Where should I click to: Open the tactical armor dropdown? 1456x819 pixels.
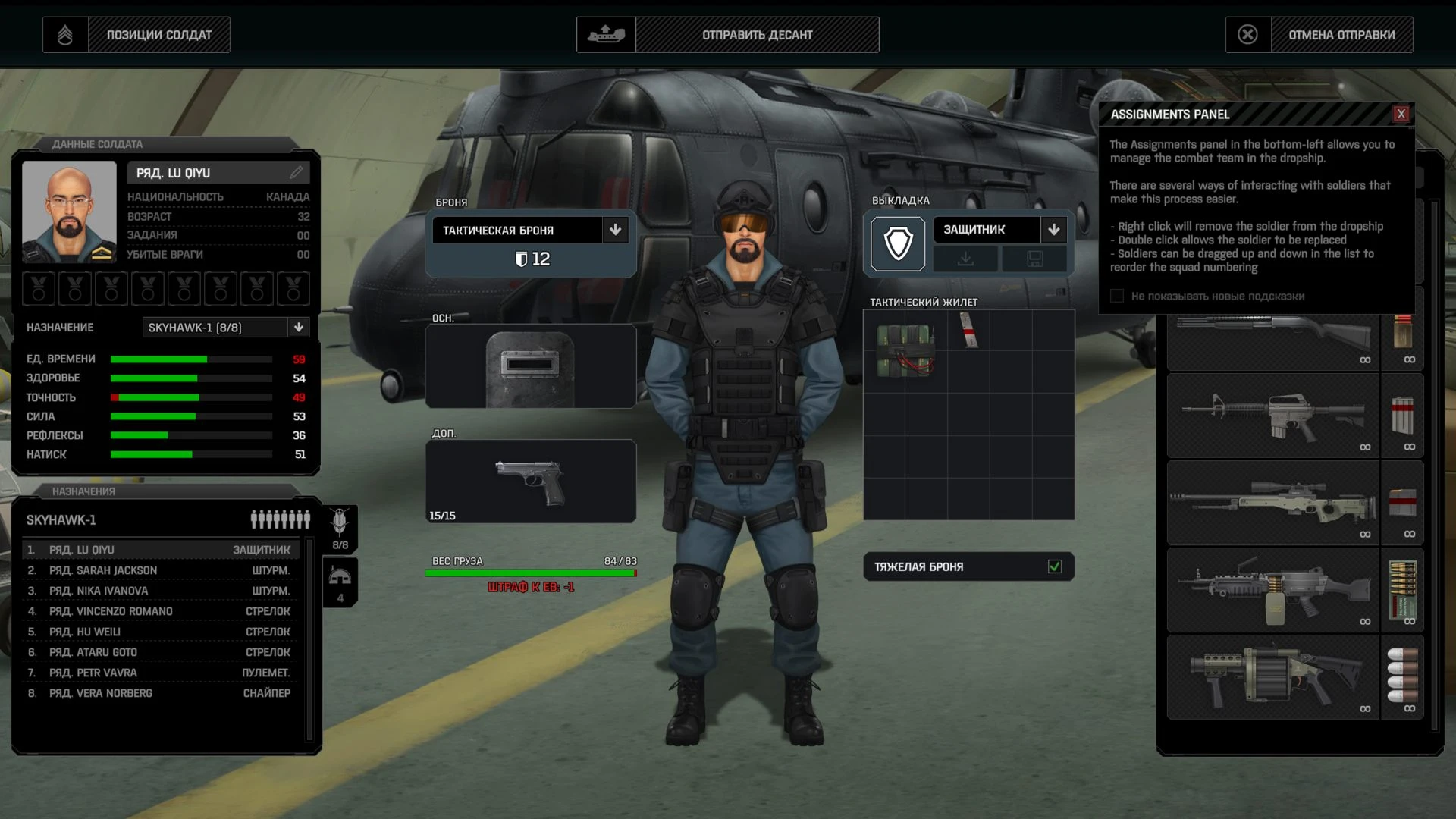[615, 230]
